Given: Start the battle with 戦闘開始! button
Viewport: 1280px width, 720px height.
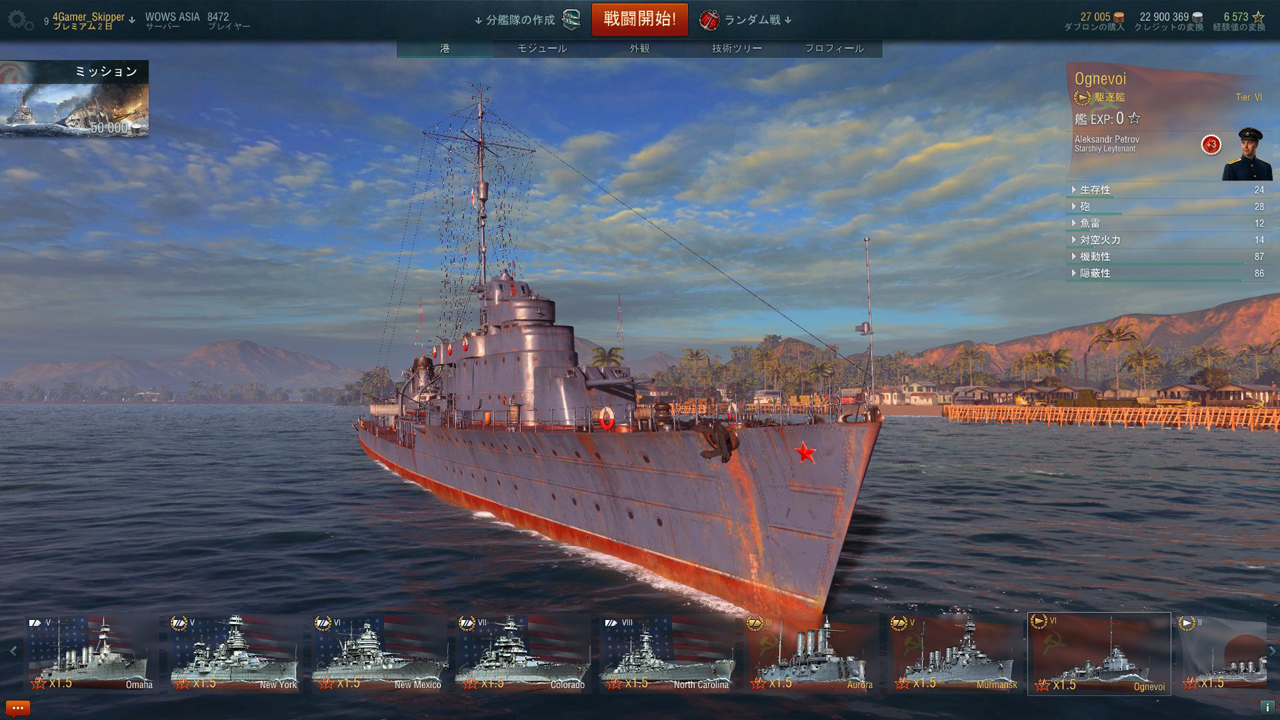Looking at the screenshot, I should pos(640,19).
